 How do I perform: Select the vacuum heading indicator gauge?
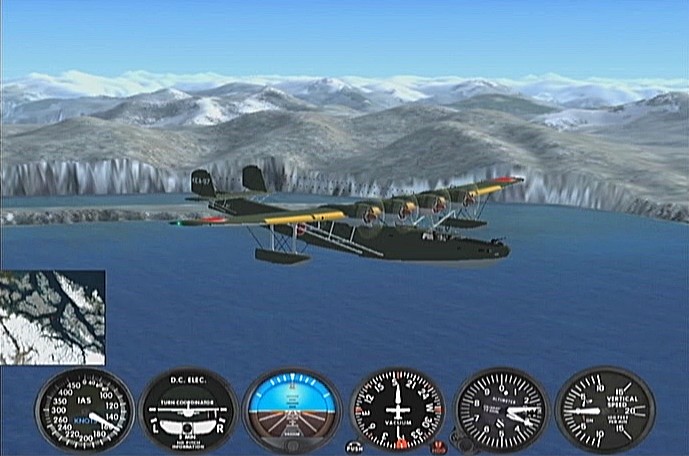coord(397,410)
